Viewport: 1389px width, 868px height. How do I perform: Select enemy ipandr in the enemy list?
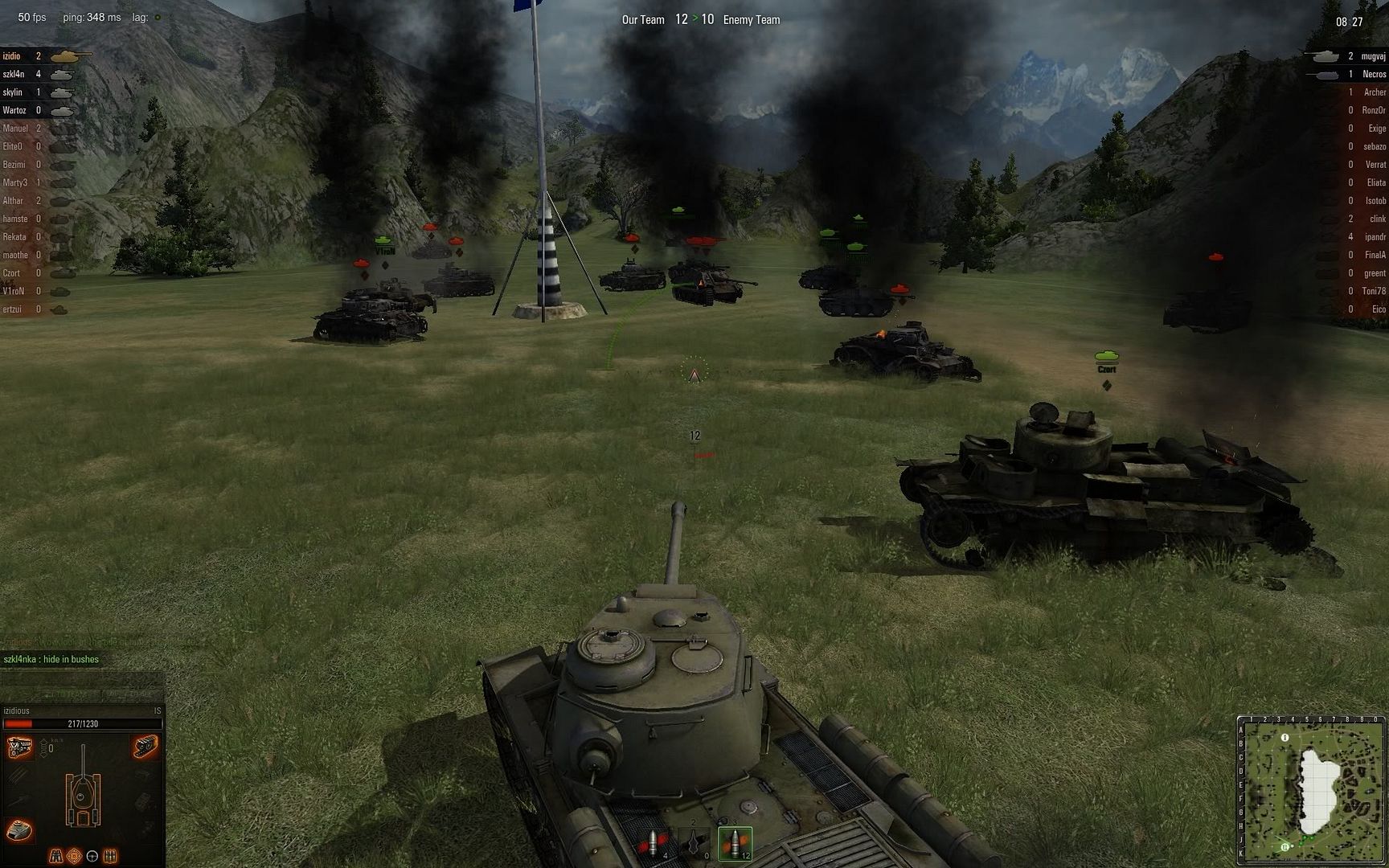(1375, 237)
